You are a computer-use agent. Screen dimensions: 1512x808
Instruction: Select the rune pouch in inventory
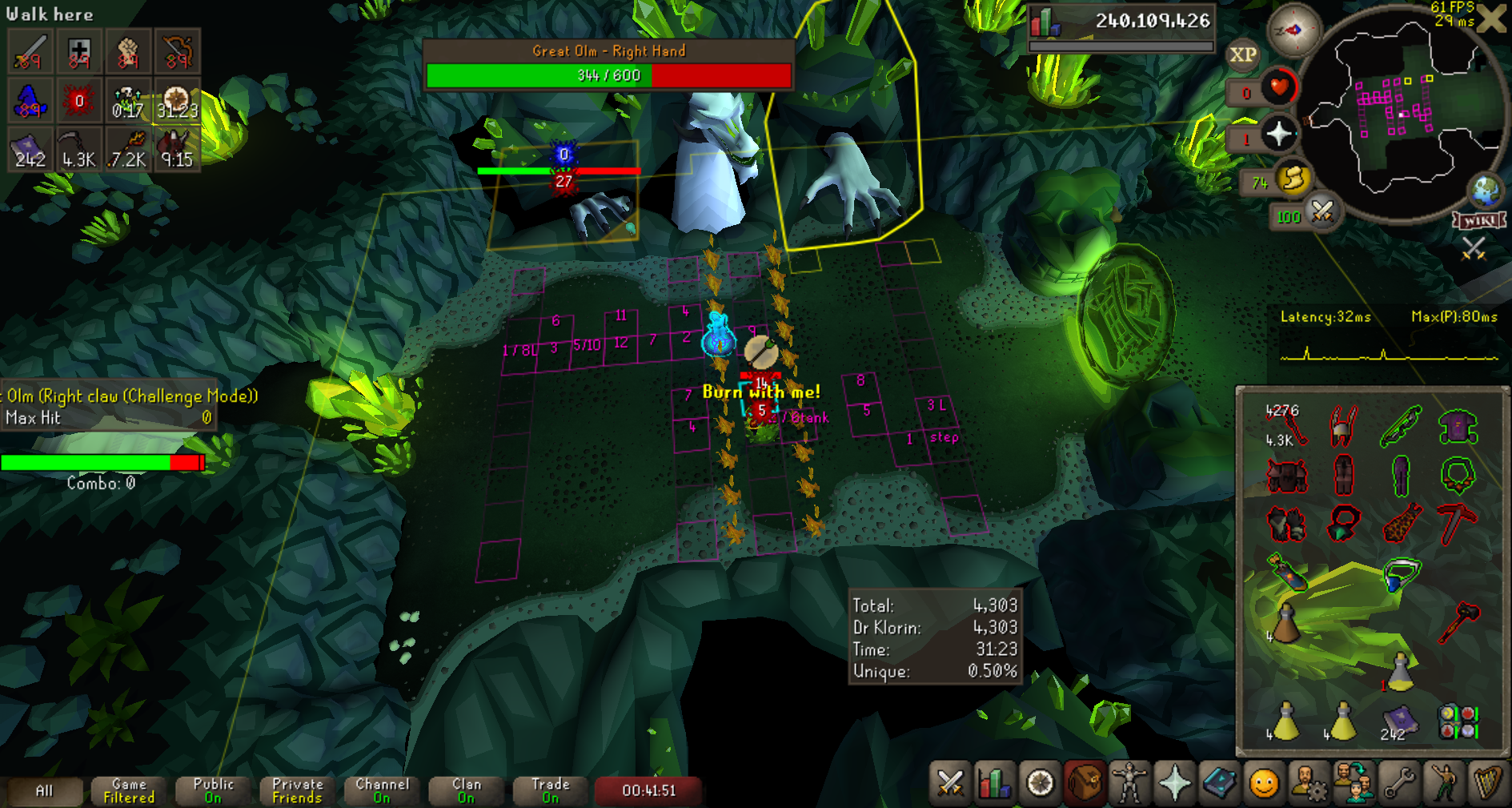tap(1458, 719)
